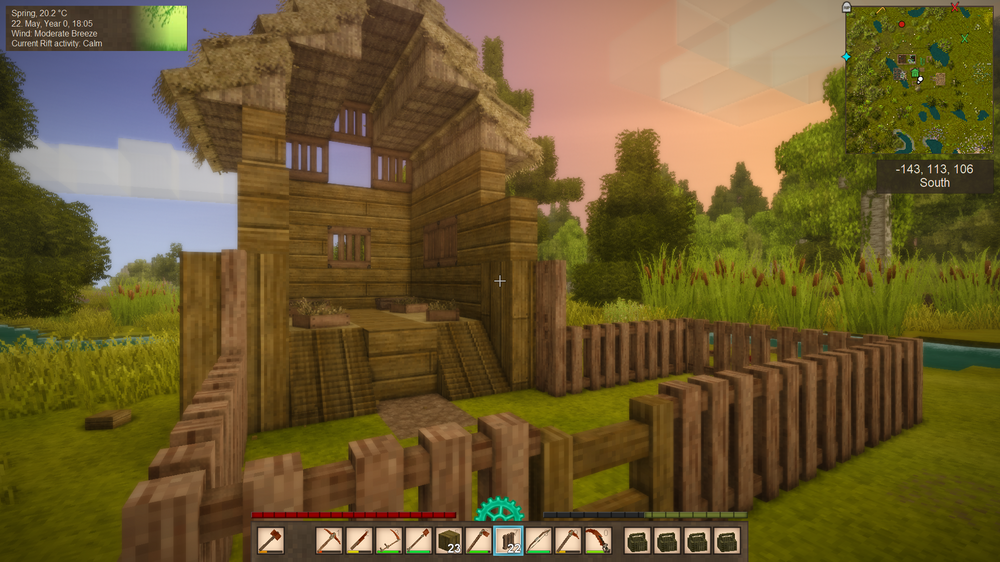1000x562 pixels.
Task: Equip the axe from the hotbar
Action: 479,541
